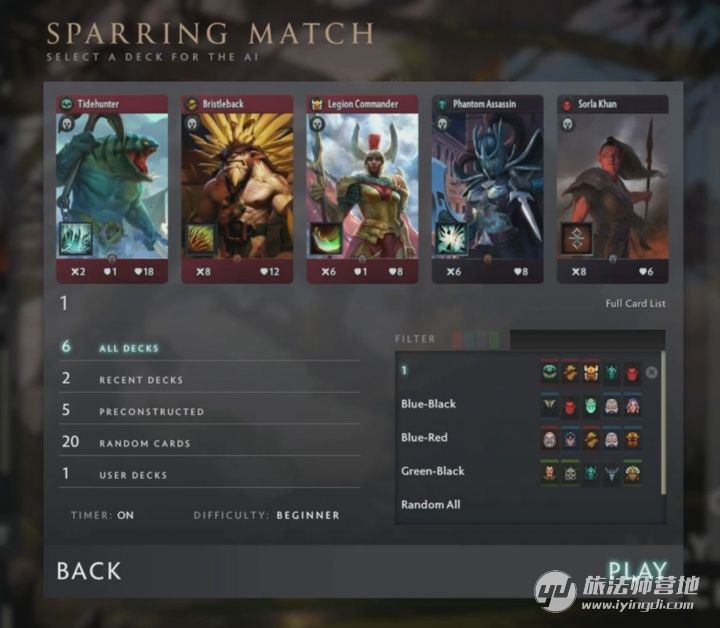Switch to Recent Decks category
The height and width of the screenshot is (628, 720).
(140, 380)
